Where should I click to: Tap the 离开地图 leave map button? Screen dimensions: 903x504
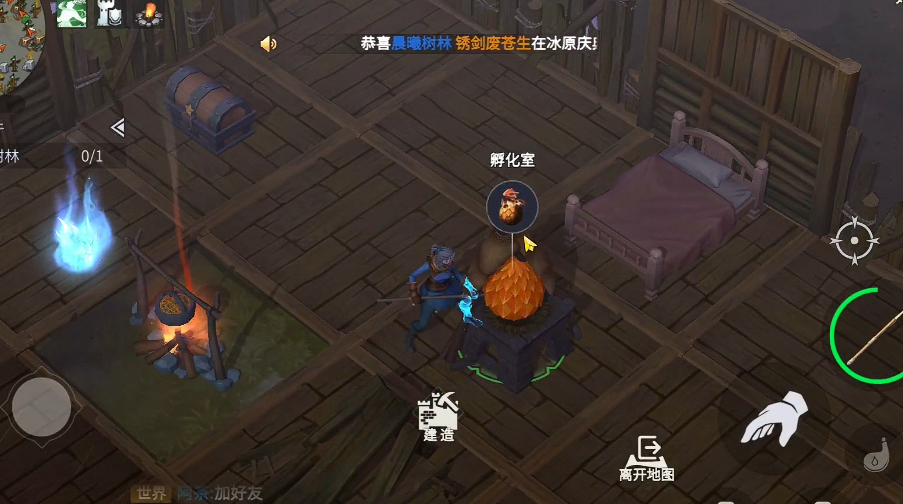pos(646,457)
